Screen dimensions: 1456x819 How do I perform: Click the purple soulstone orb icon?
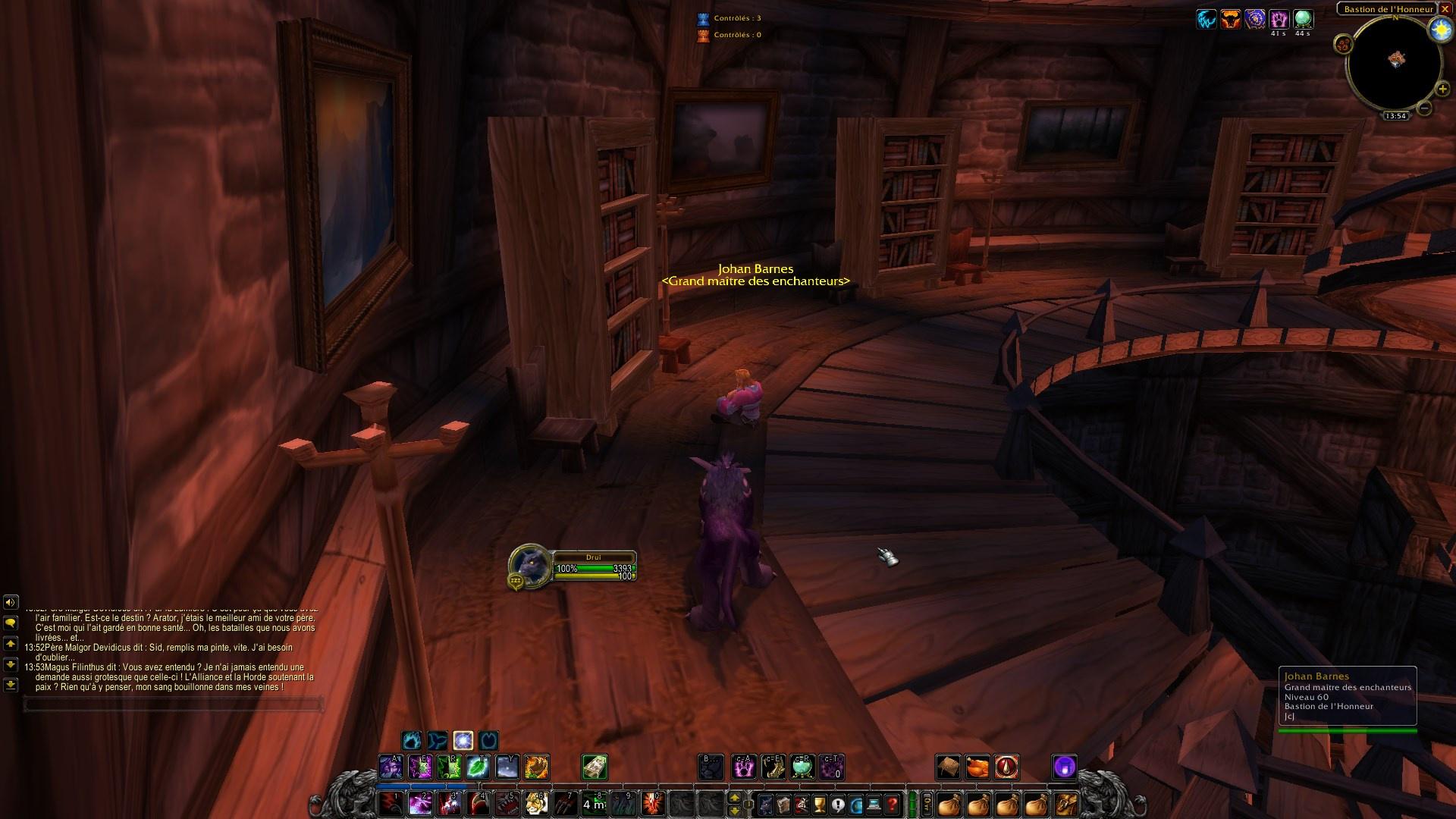(x=1065, y=768)
